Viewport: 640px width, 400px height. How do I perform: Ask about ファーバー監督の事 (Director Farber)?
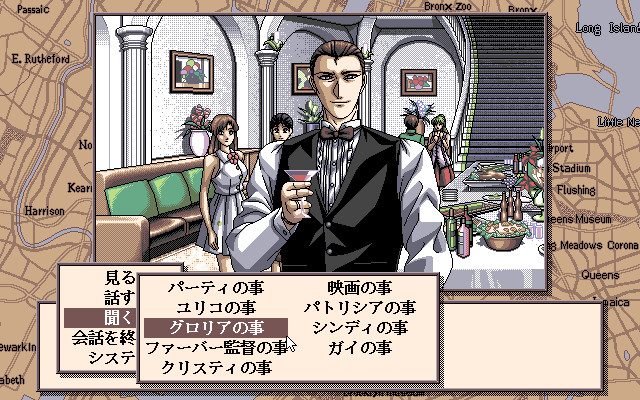[x=217, y=348]
